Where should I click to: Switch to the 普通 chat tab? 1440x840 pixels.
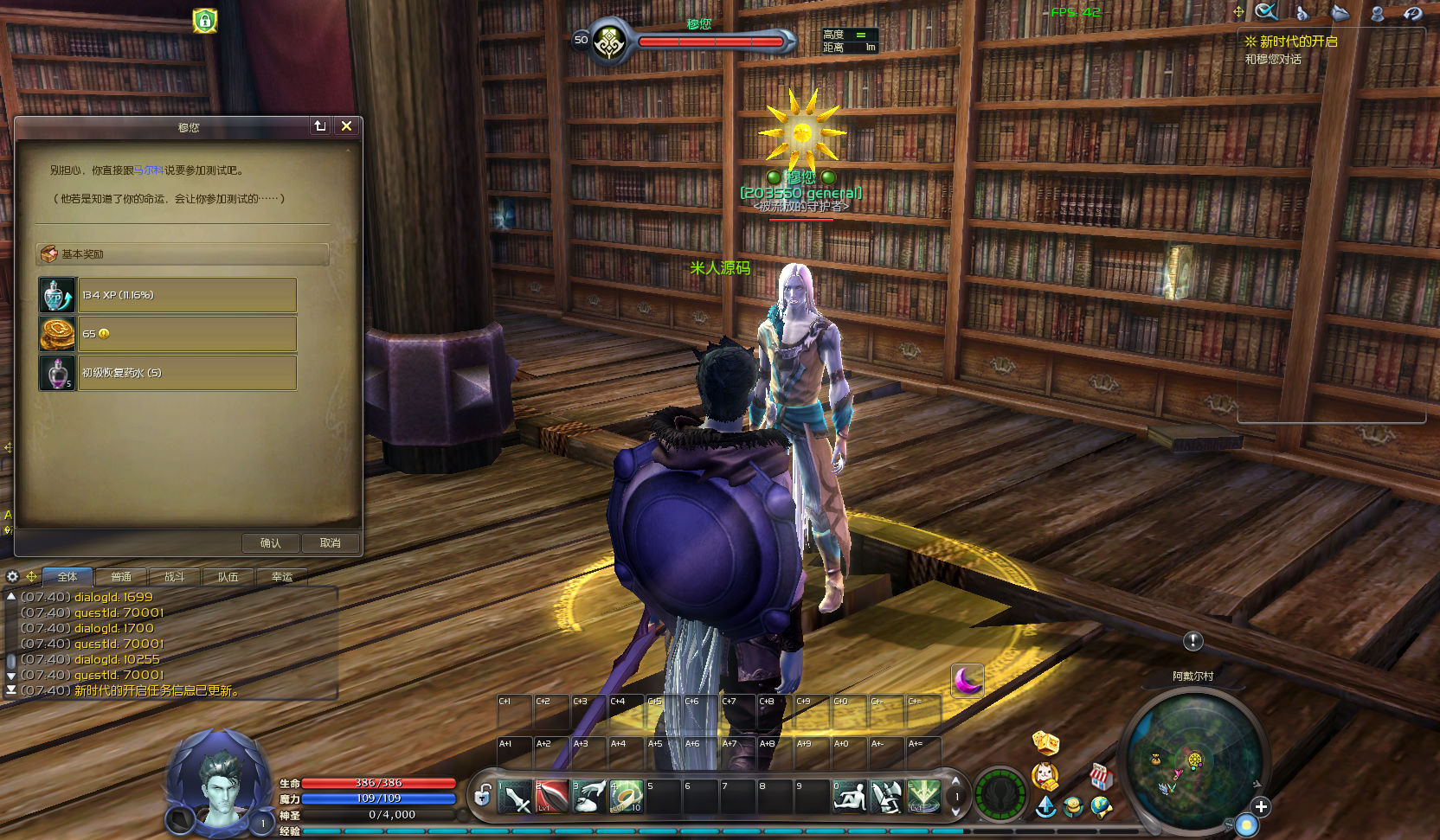pos(121,577)
